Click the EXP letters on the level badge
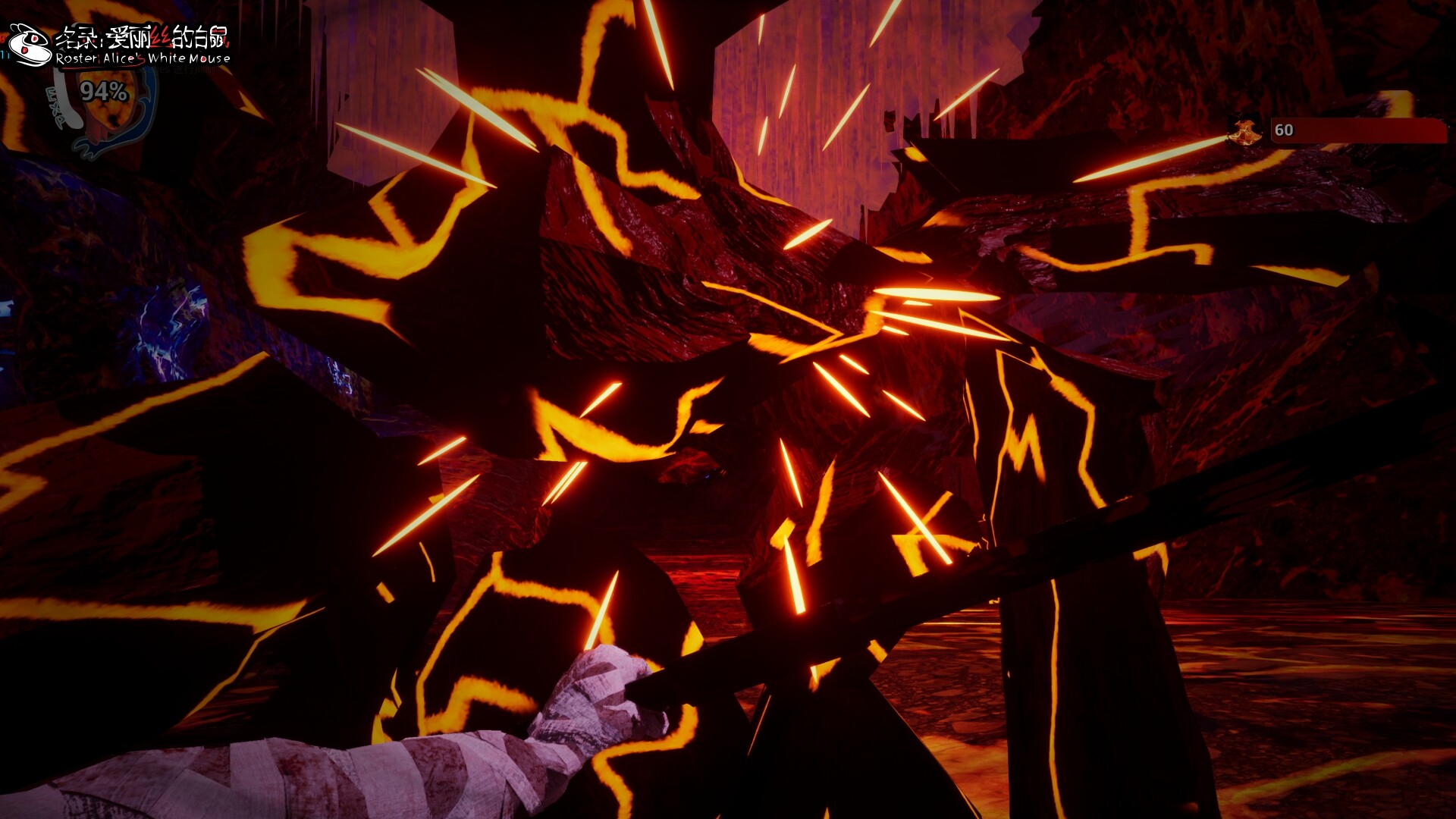 pos(57,106)
